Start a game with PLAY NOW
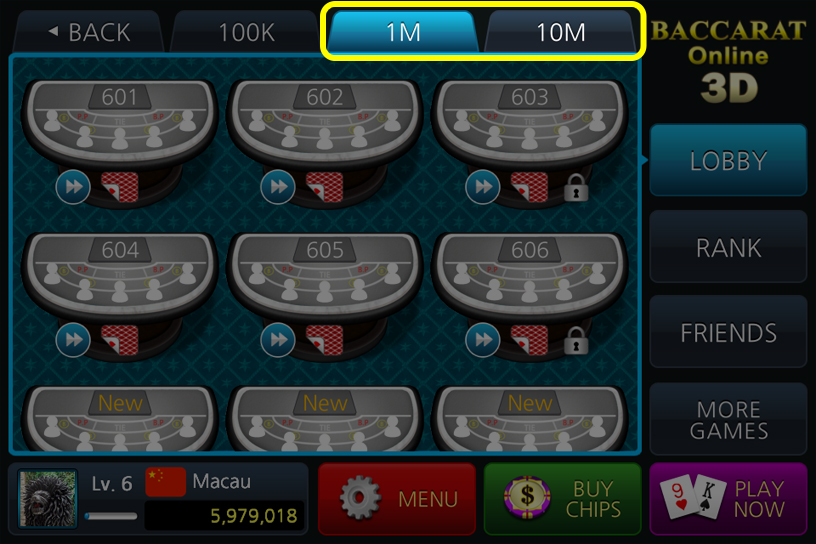Screen dimensions: 816x544 pyautogui.click(x=727, y=499)
